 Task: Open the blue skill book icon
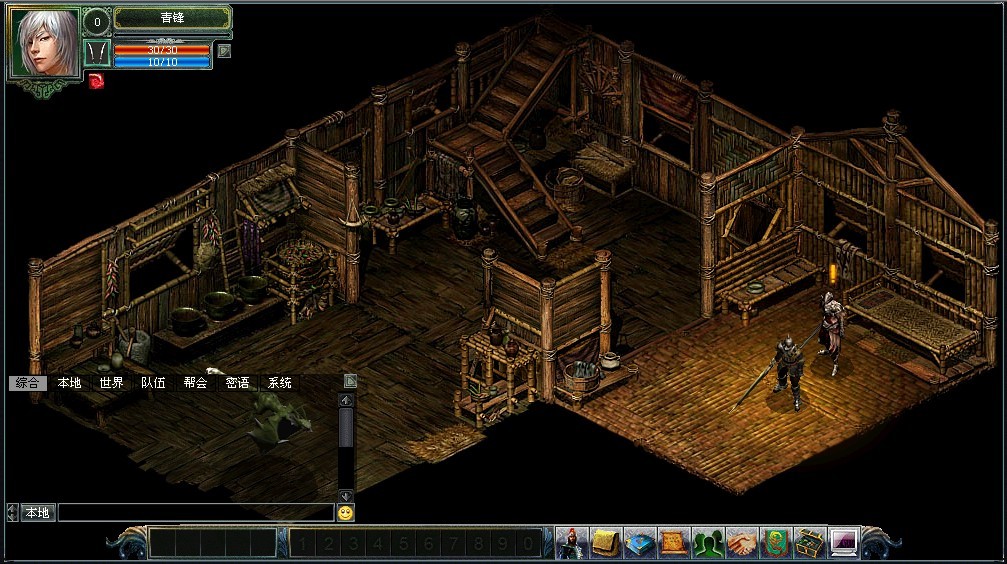click(639, 542)
